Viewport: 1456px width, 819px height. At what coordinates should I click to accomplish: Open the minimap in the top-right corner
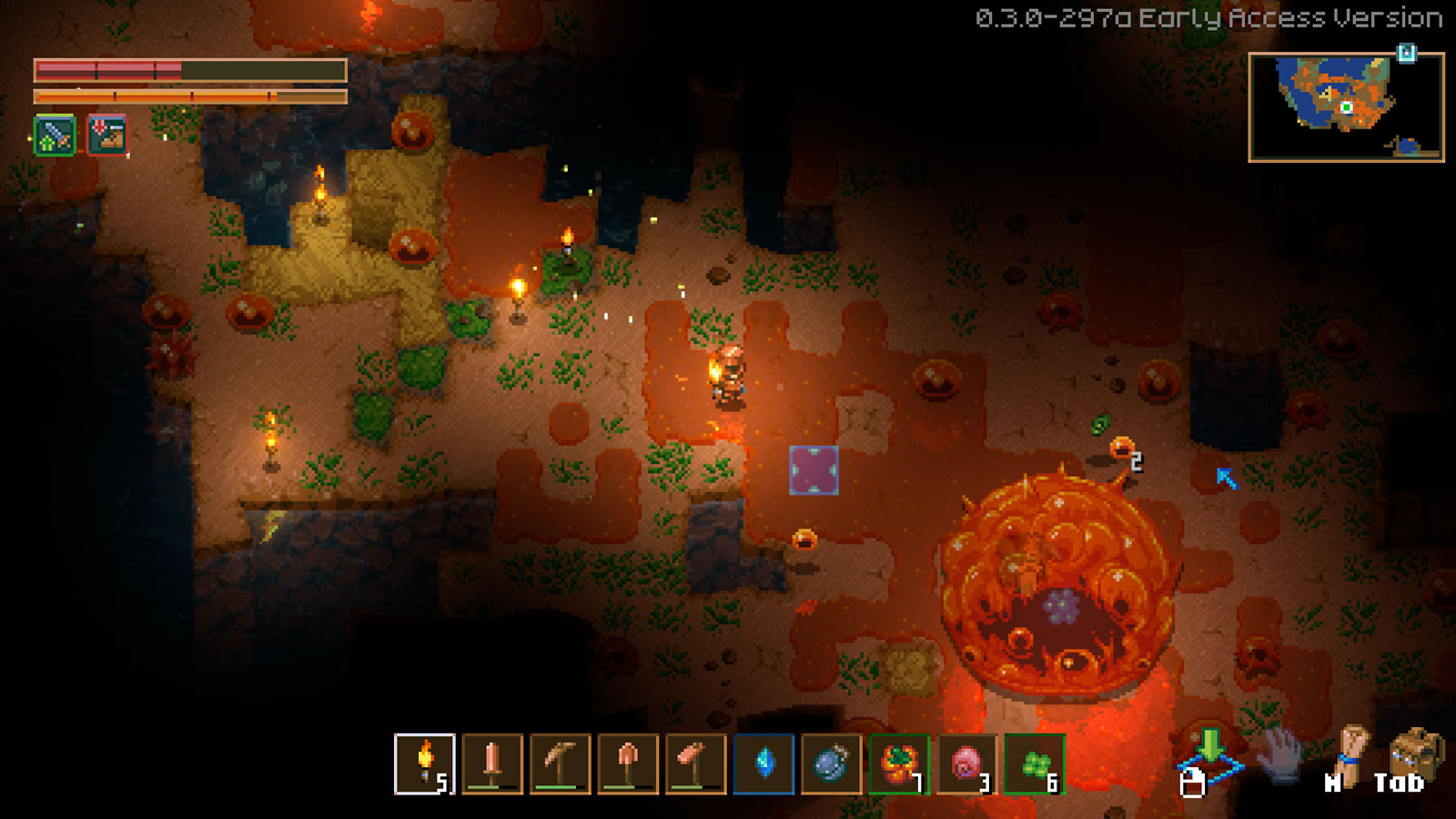[1350, 106]
